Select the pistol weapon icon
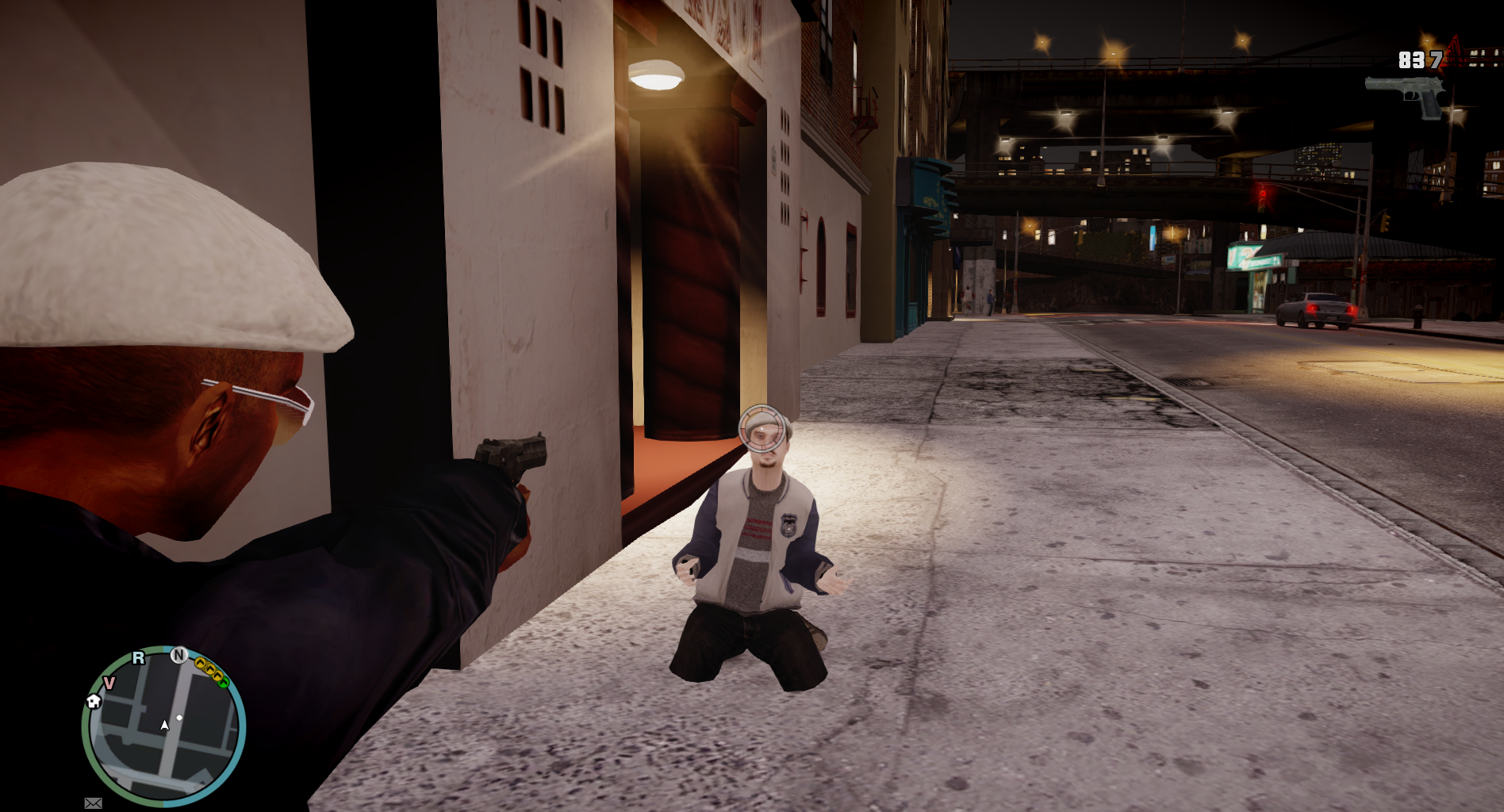 click(x=1406, y=95)
